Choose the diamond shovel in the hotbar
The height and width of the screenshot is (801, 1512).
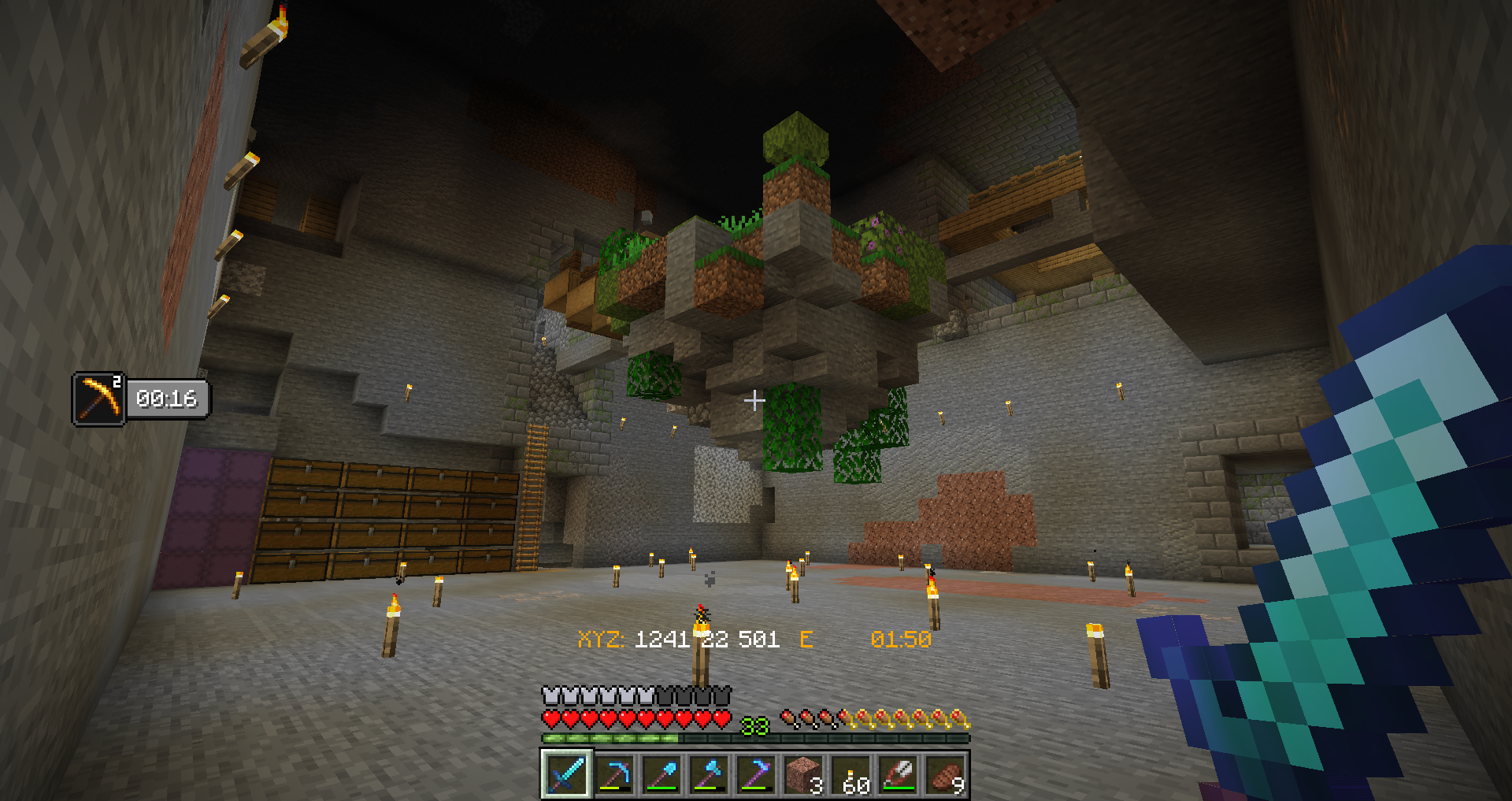click(x=661, y=774)
